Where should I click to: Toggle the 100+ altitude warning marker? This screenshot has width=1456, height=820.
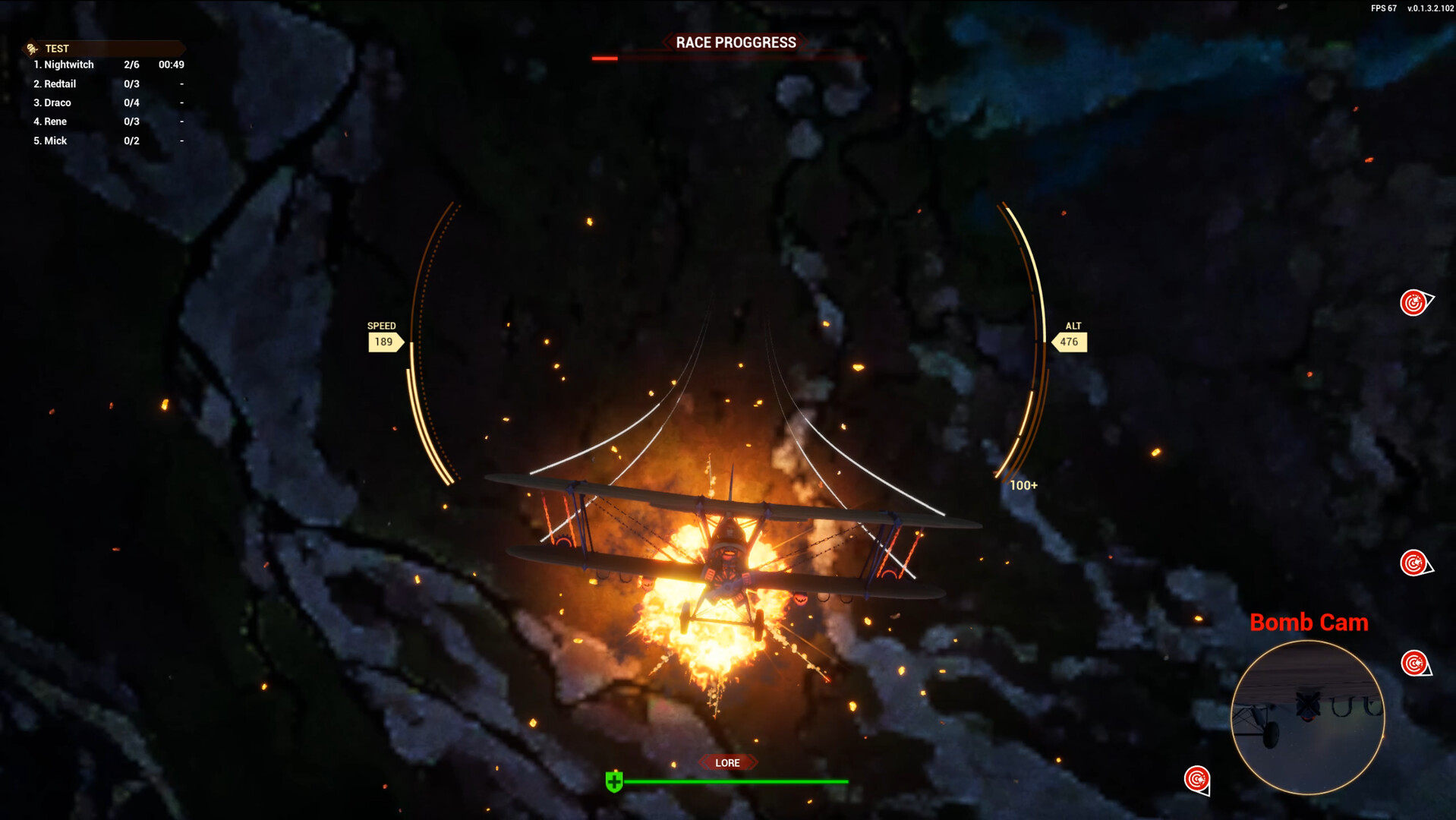tap(1023, 484)
